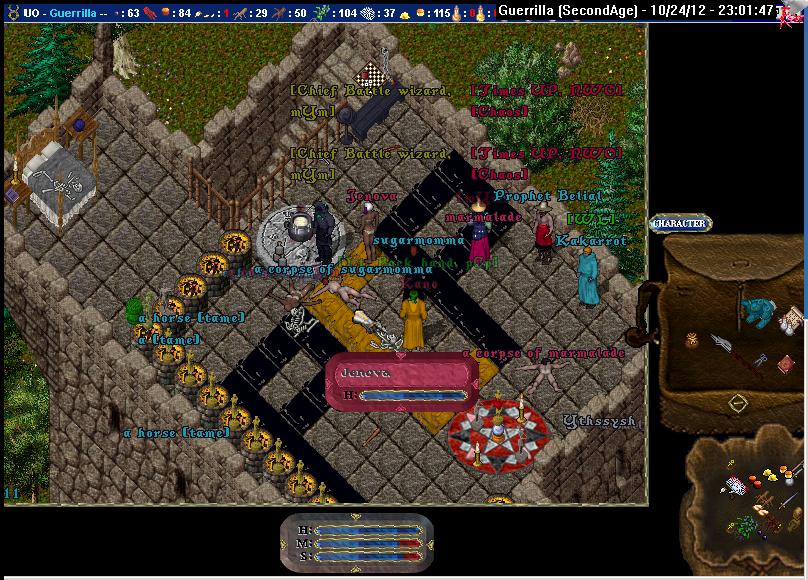Select the small brown pouch in the backpack
The width and height of the screenshot is (808, 580).
point(691,340)
